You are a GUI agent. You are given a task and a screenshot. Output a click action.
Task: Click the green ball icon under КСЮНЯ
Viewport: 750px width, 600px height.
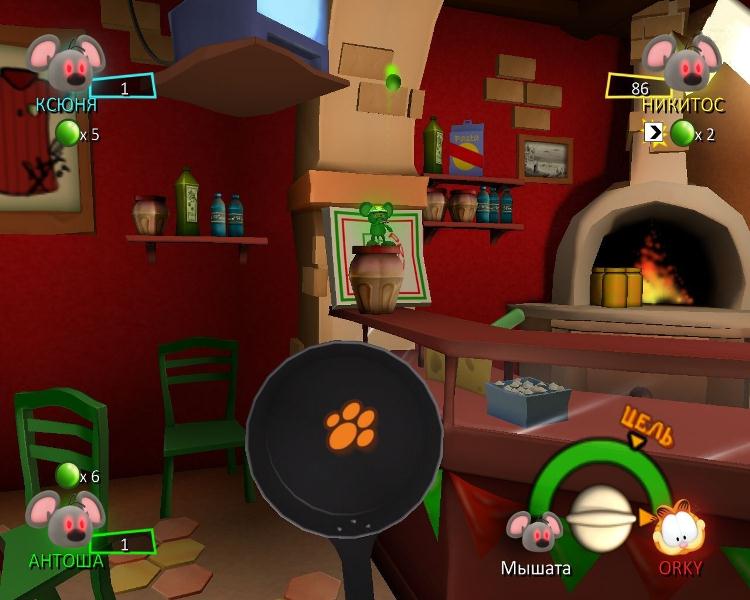(67, 133)
